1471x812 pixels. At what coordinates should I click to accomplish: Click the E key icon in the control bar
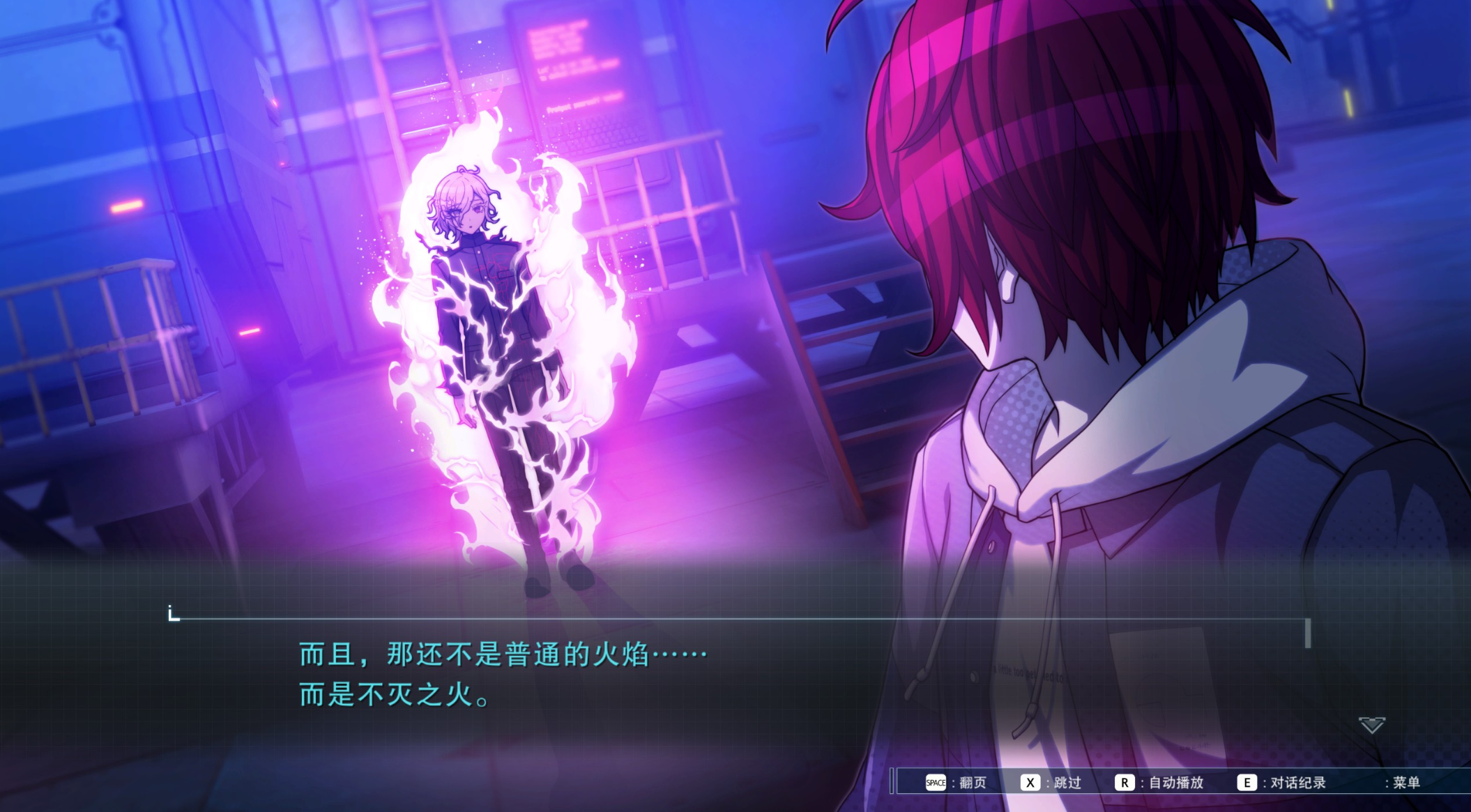1247,782
